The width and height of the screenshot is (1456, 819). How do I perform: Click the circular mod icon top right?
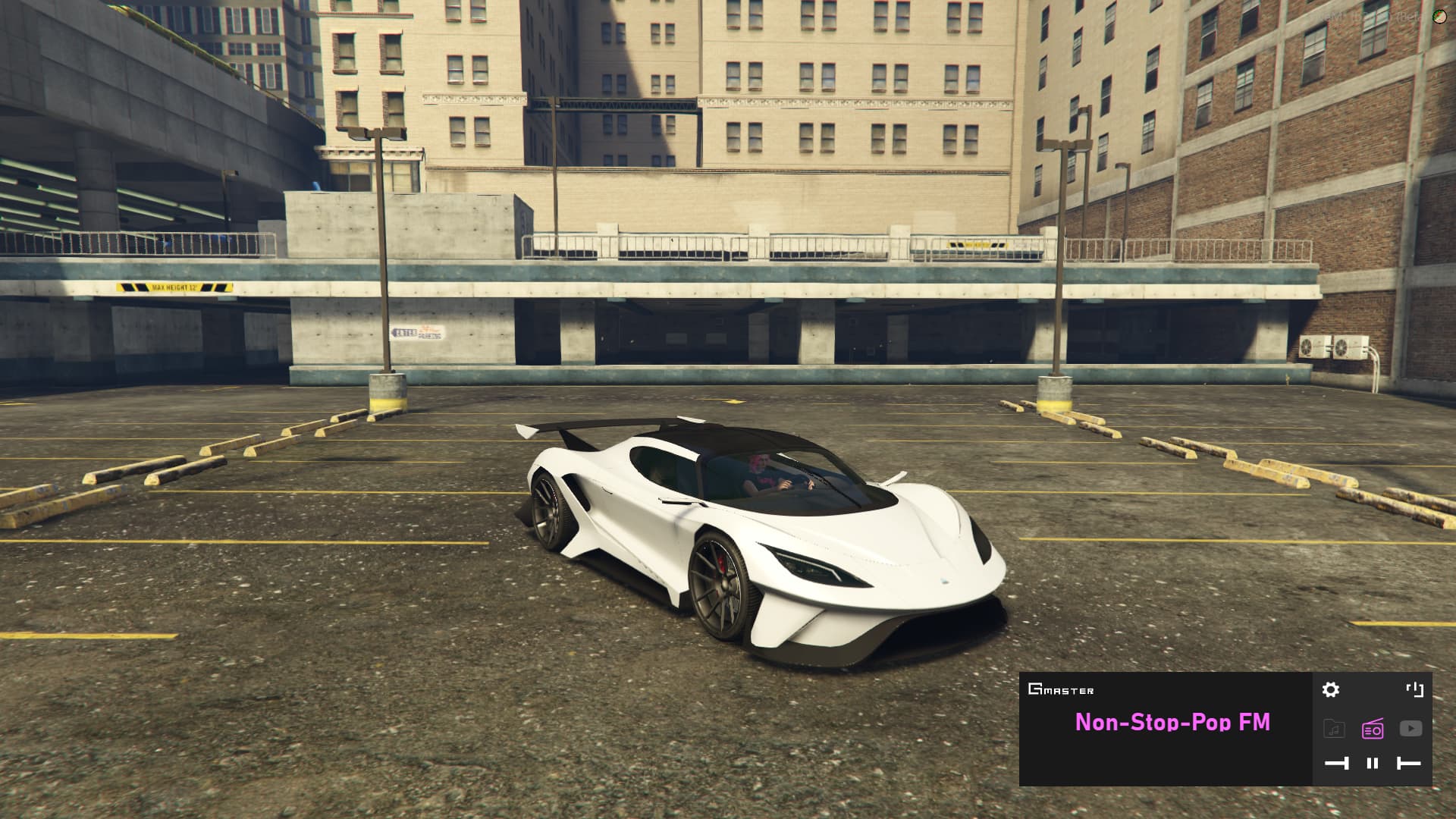click(1439, 16)
